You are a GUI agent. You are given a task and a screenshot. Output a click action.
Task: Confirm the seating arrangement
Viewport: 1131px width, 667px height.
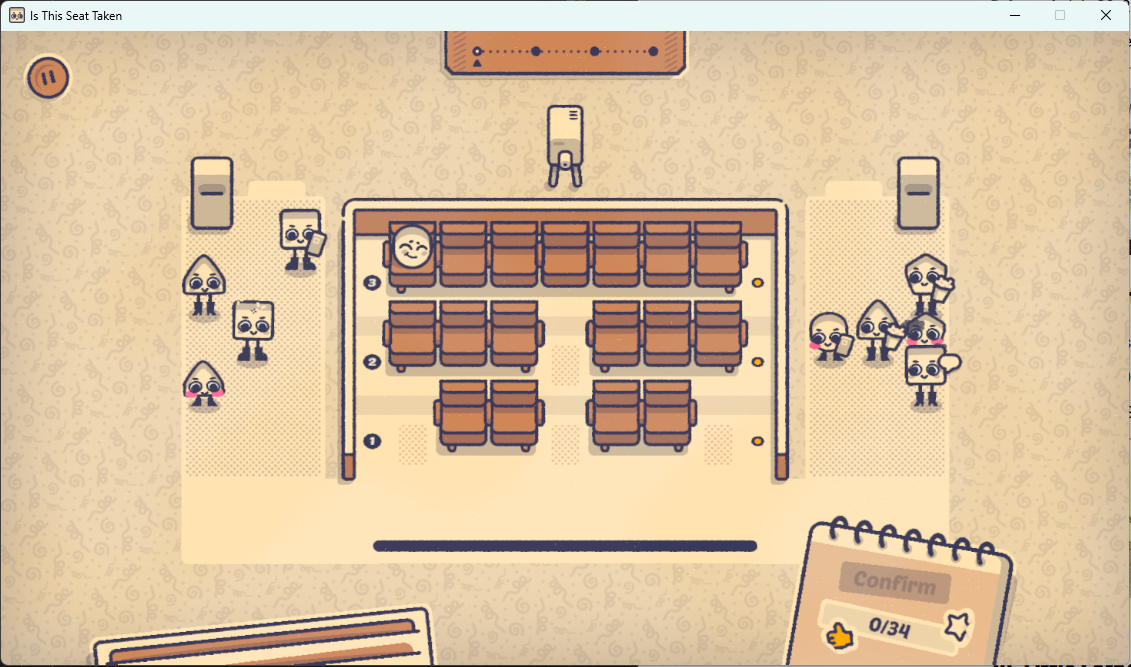pos(894,583)
